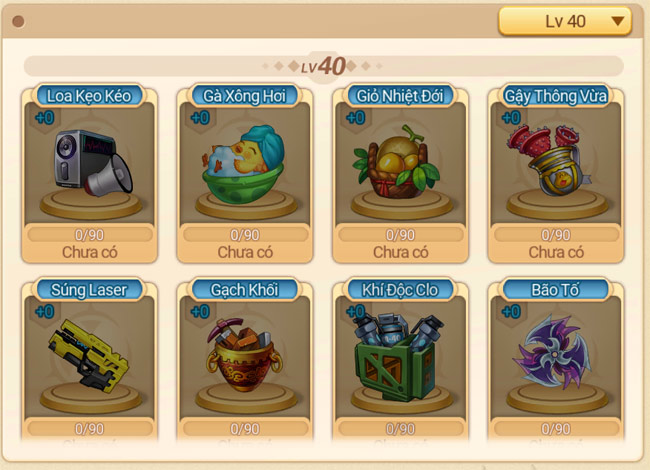
Task: Pick the Giỏ Nhiệt Đới basket card
Action: point(400,170)
